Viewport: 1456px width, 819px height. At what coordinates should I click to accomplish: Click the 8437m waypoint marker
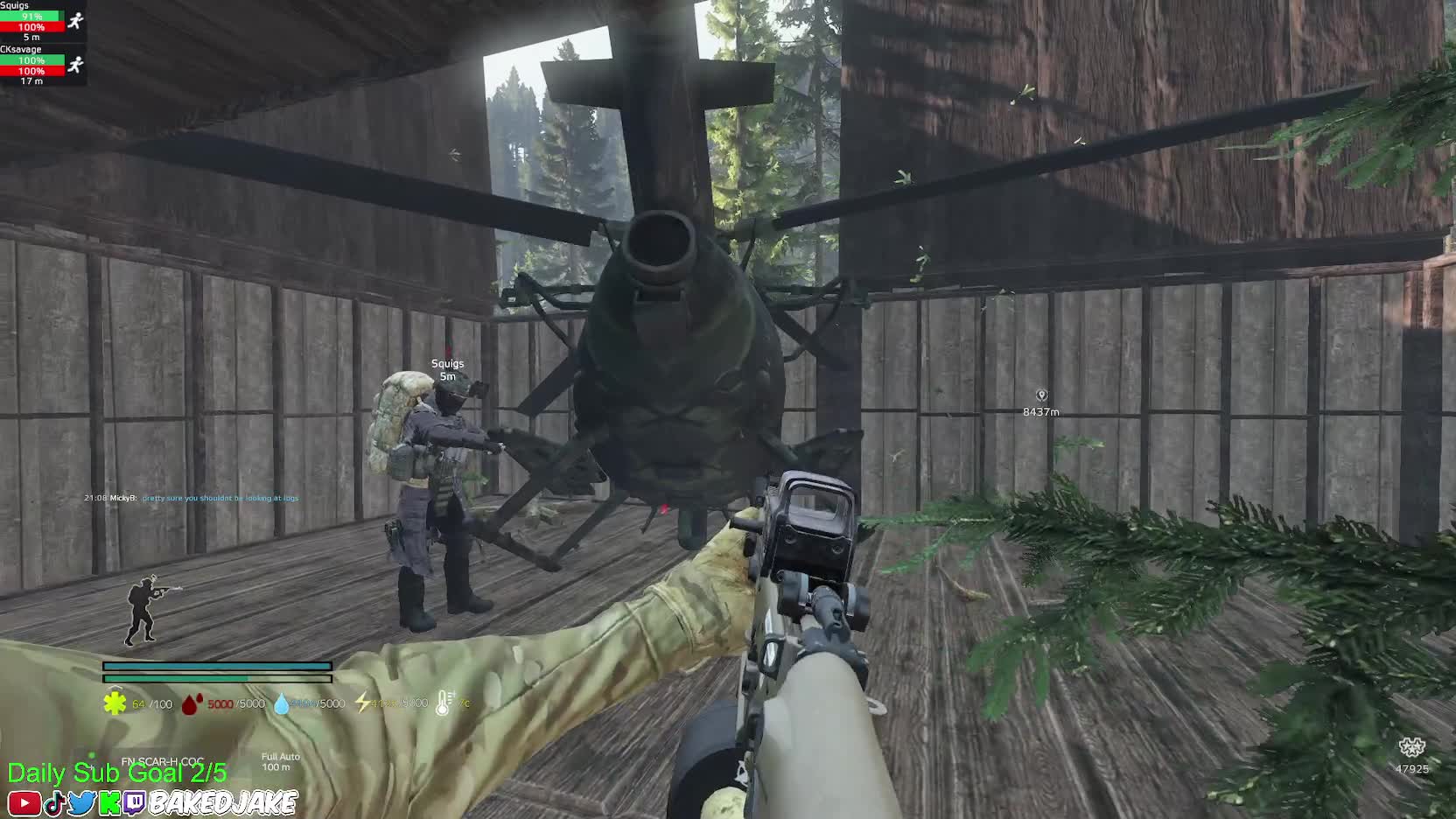click(1041, 396)
